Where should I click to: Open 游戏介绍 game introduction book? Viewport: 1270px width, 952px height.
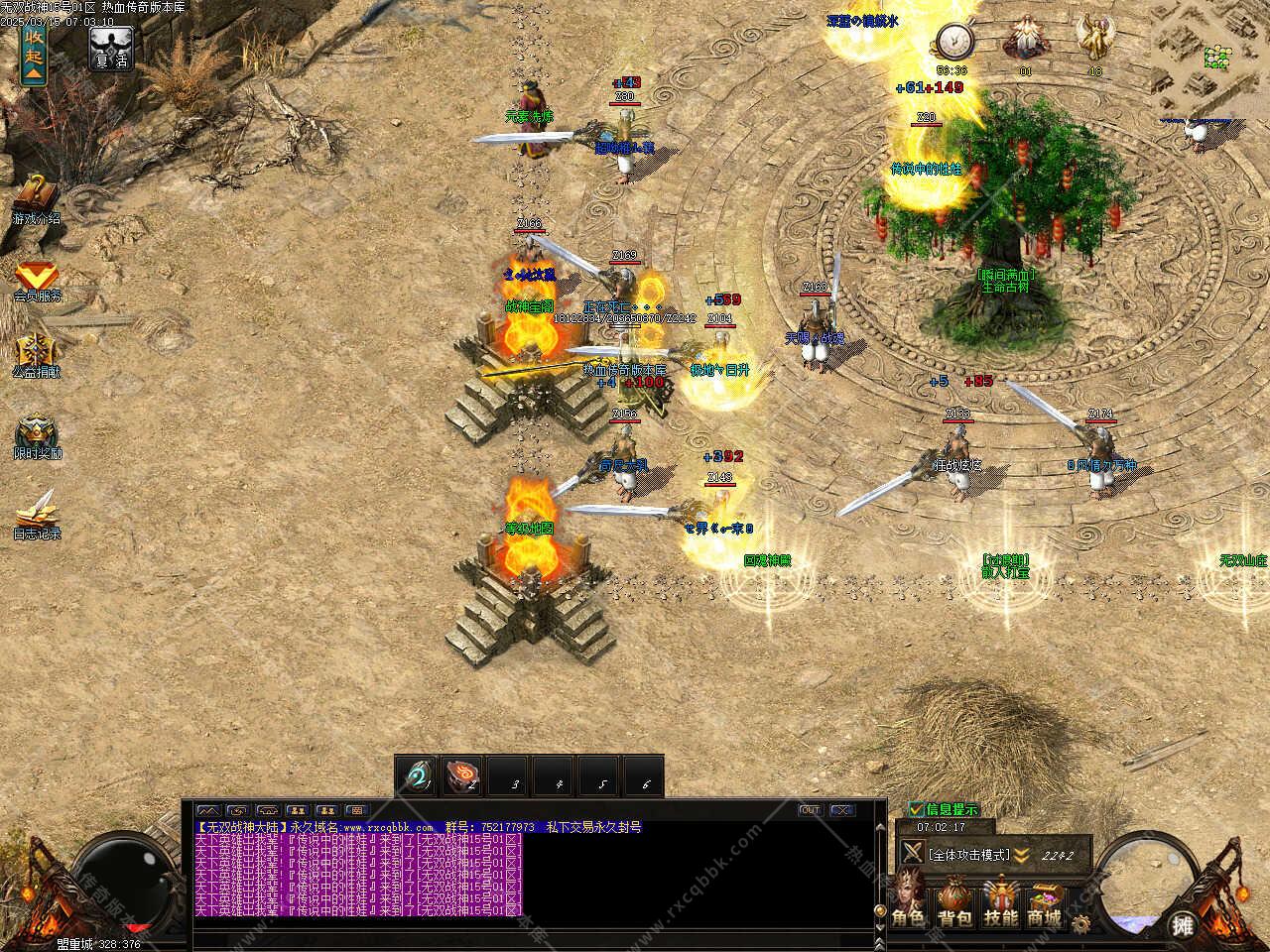(36, 197)
